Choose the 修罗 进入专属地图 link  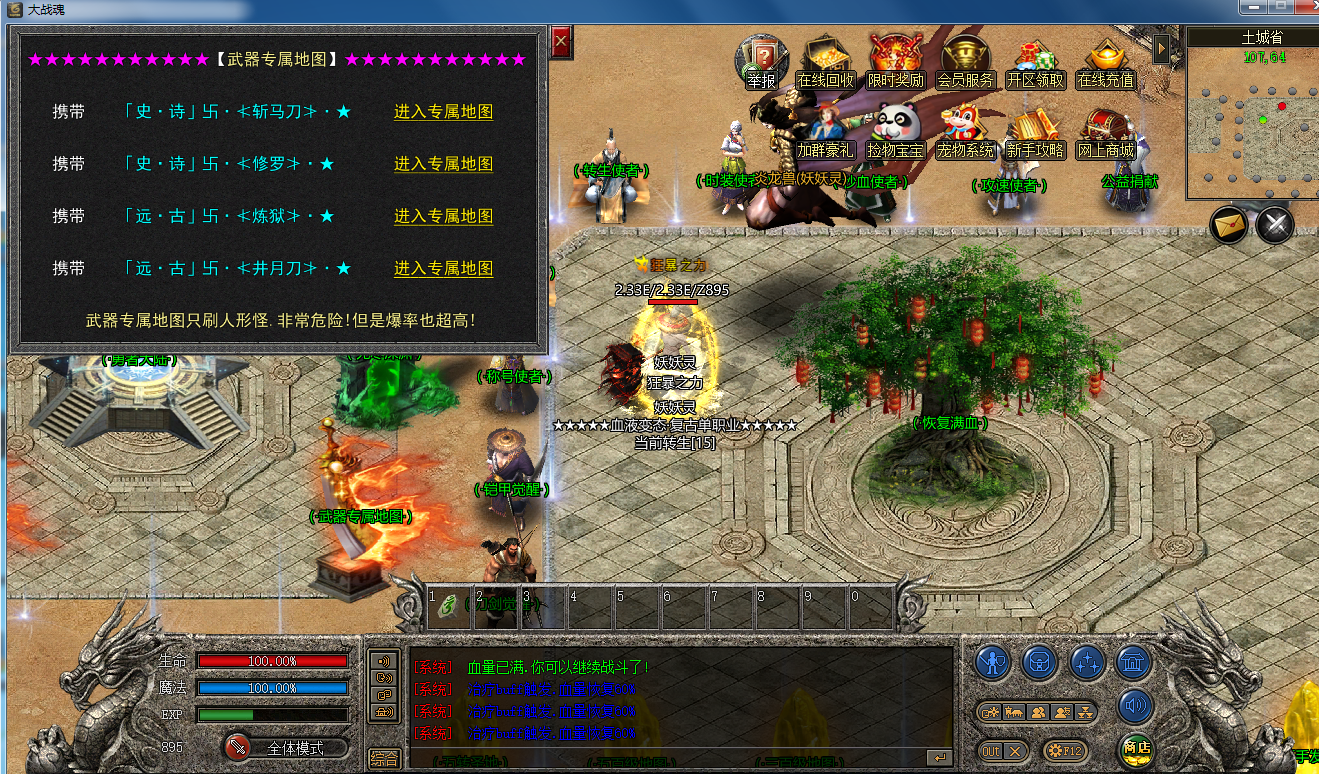443,164
